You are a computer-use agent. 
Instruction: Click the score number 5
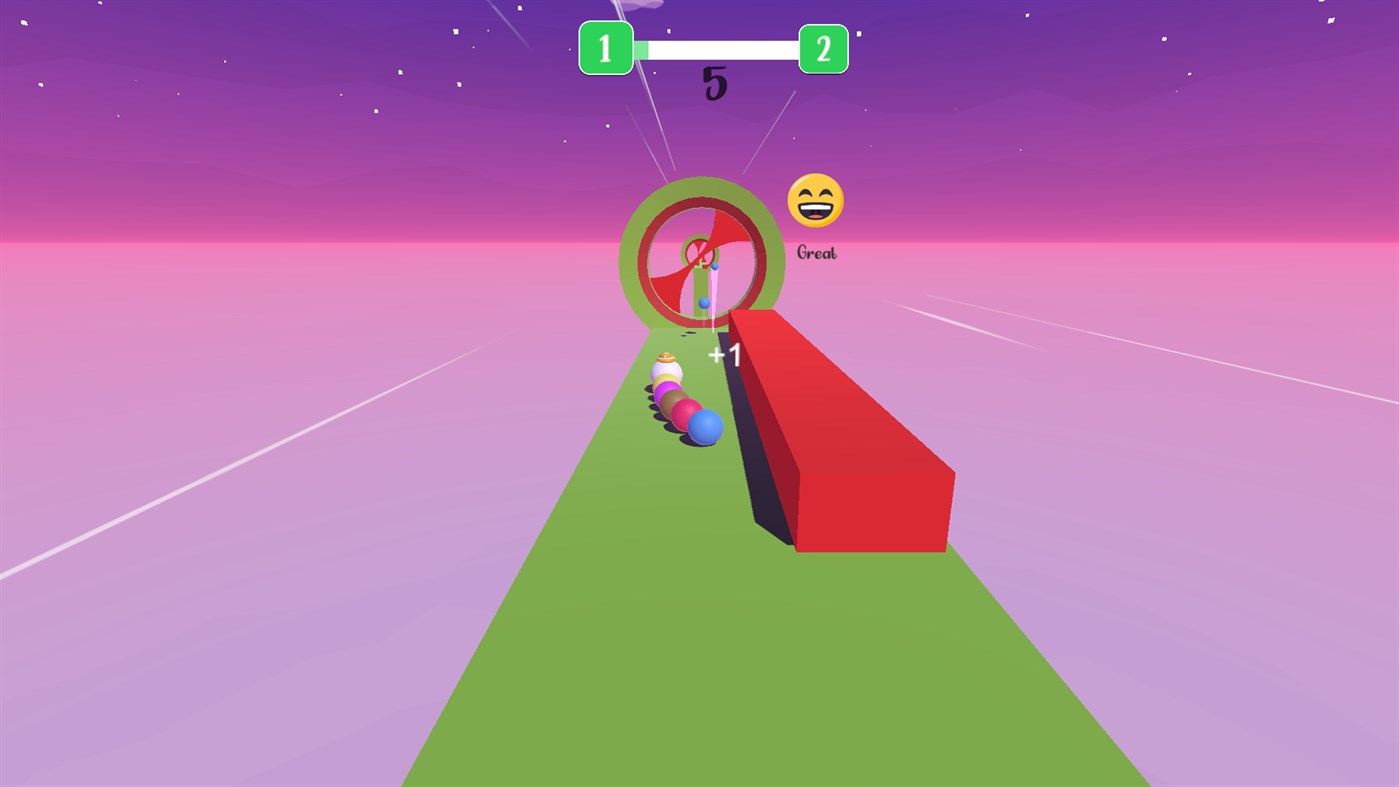pyautogui.click(x=714, y=86)
